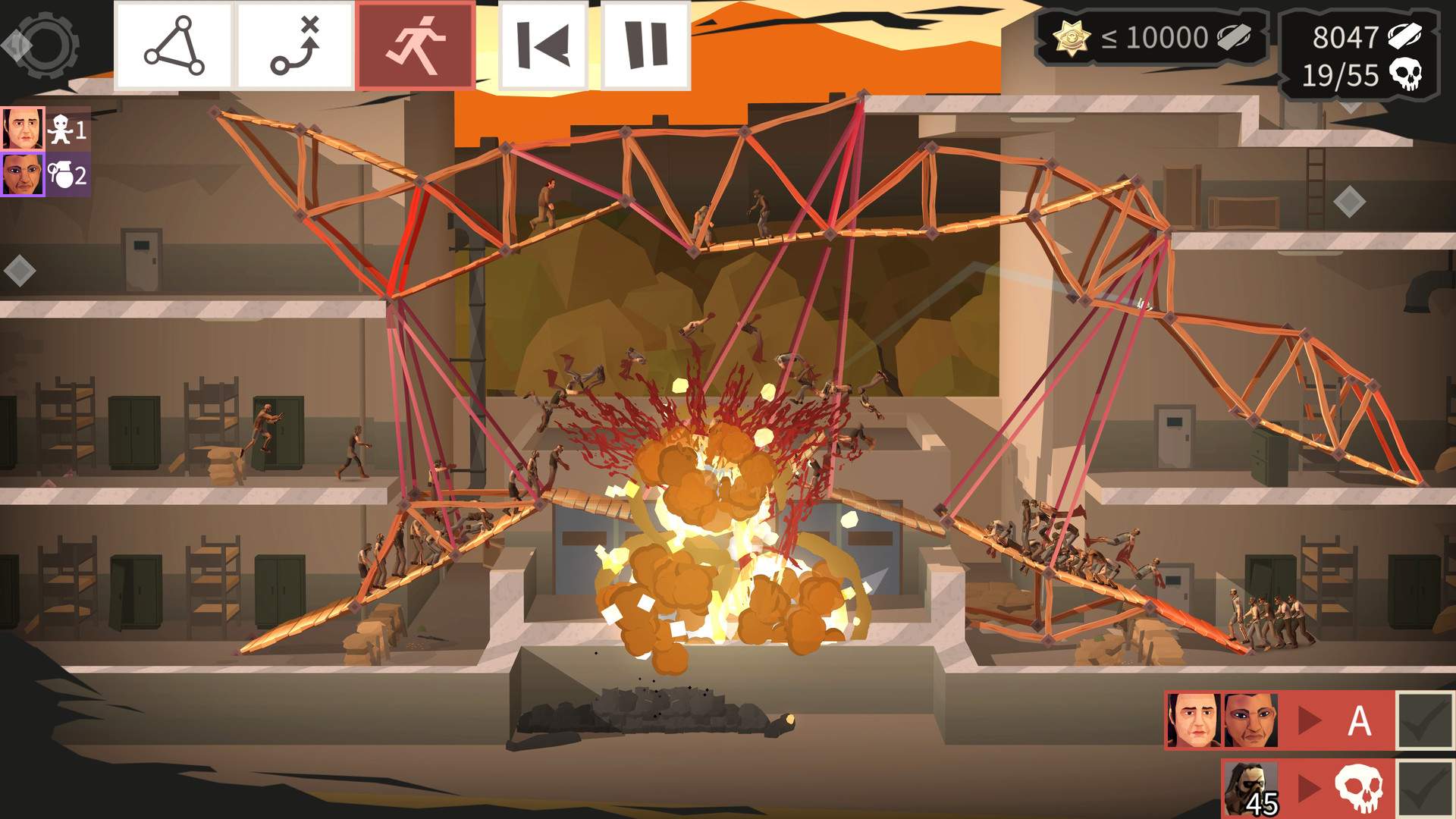Pause the simulation

coord(644,43)
